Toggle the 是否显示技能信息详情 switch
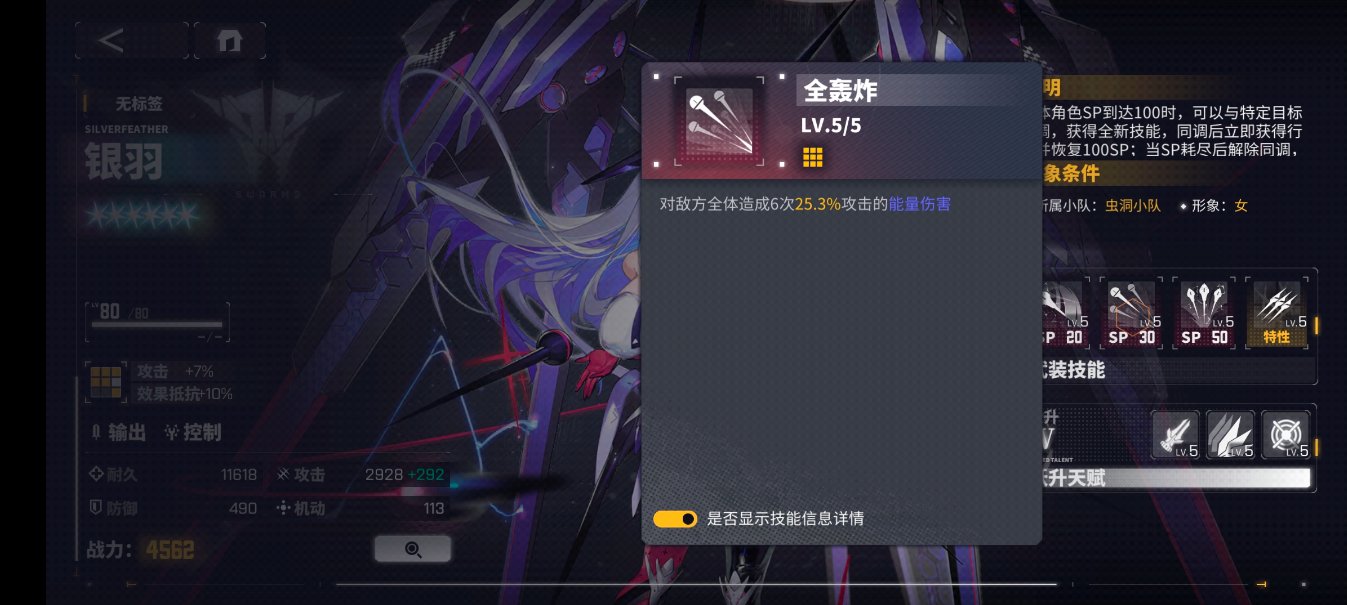Image resolution: width=1347 pixels, height=605 pixels. [x=675, y=519]
